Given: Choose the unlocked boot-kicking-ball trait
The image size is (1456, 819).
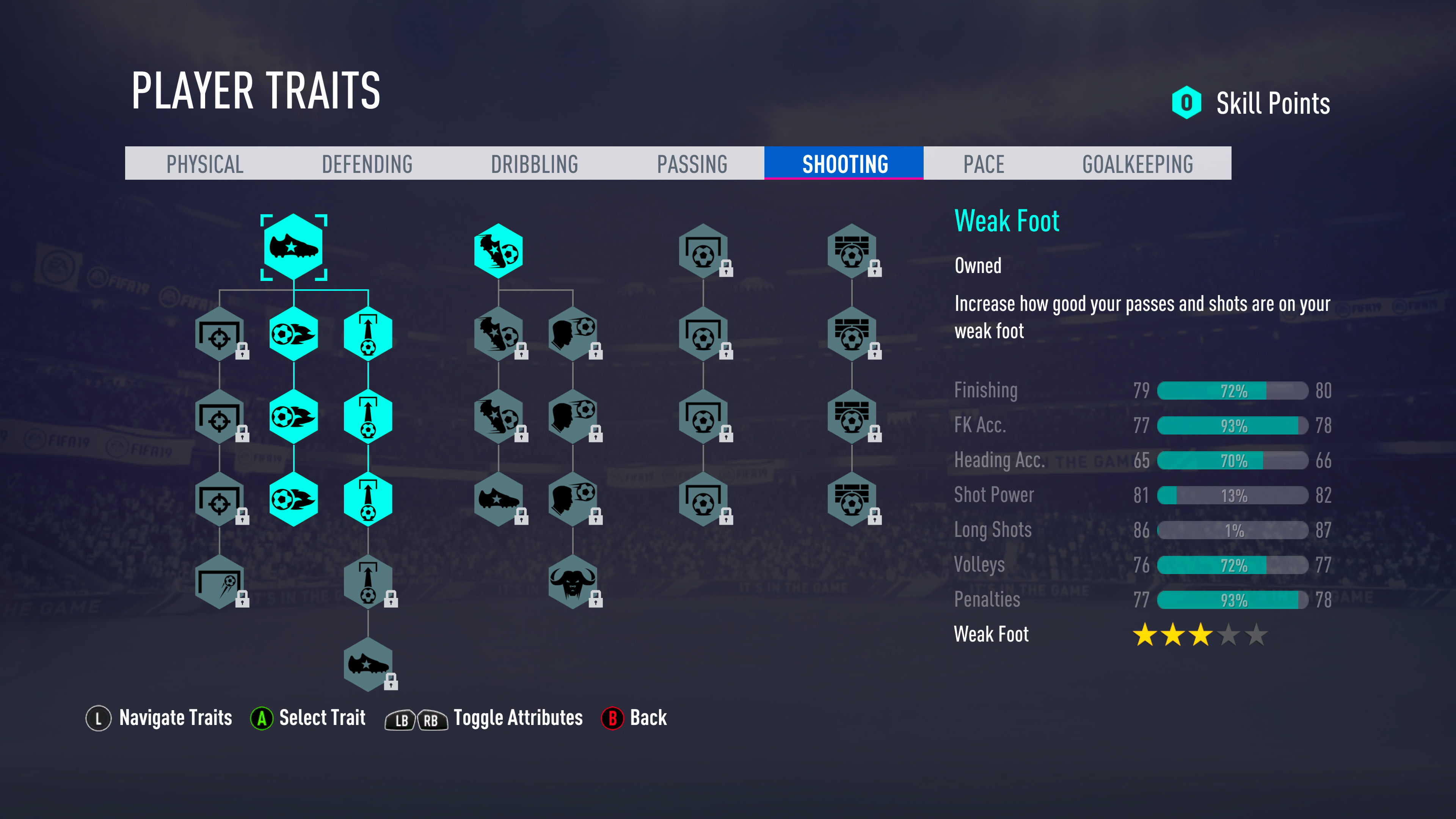Looking at the screenshot, I should 498,251.
